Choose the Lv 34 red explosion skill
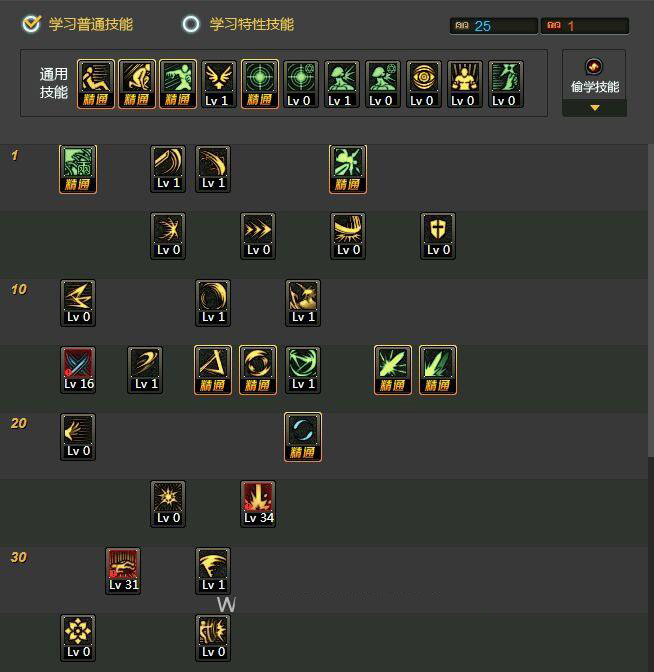The height and width of the screenshot is (672, 654). tap(258, 503)
